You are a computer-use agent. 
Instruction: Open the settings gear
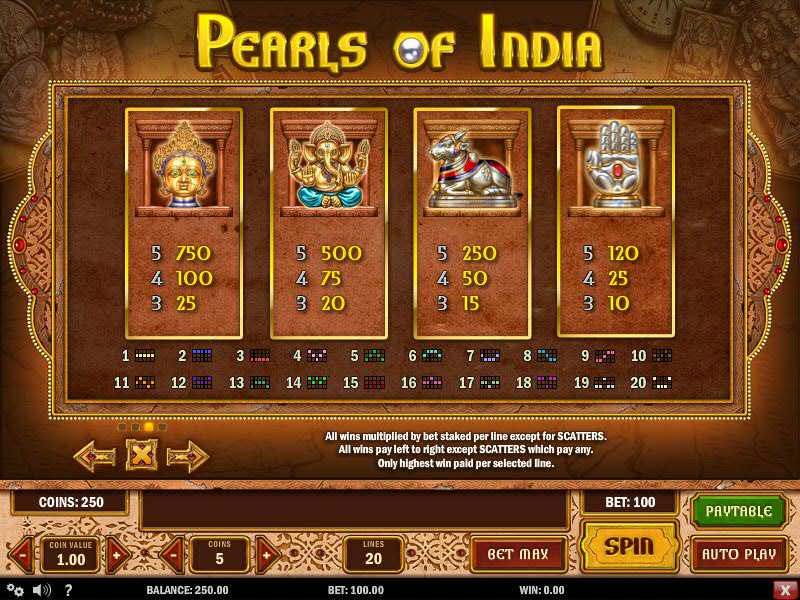pos(17,590)
